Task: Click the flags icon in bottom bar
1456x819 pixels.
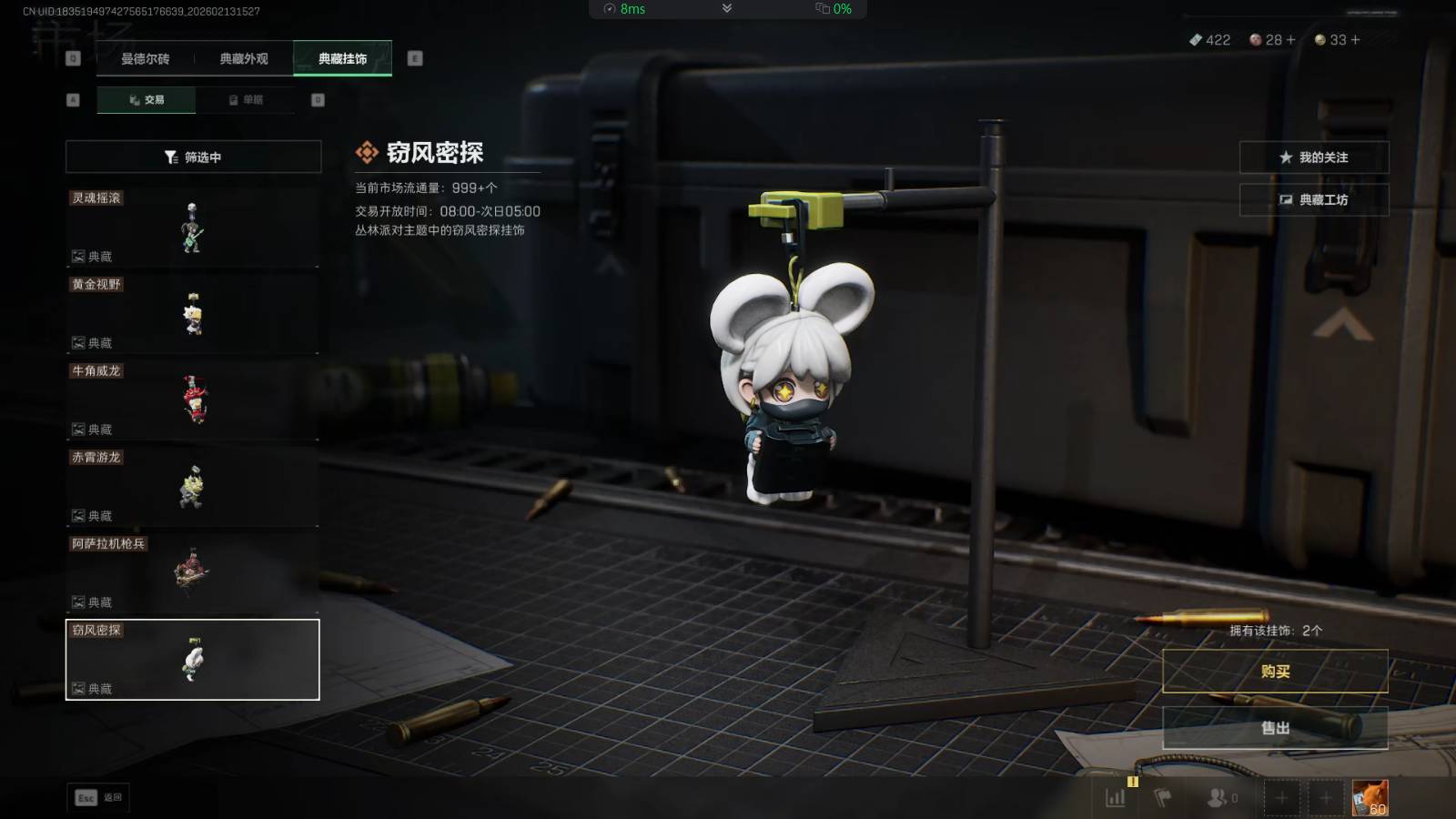Action: [1162, 798]
